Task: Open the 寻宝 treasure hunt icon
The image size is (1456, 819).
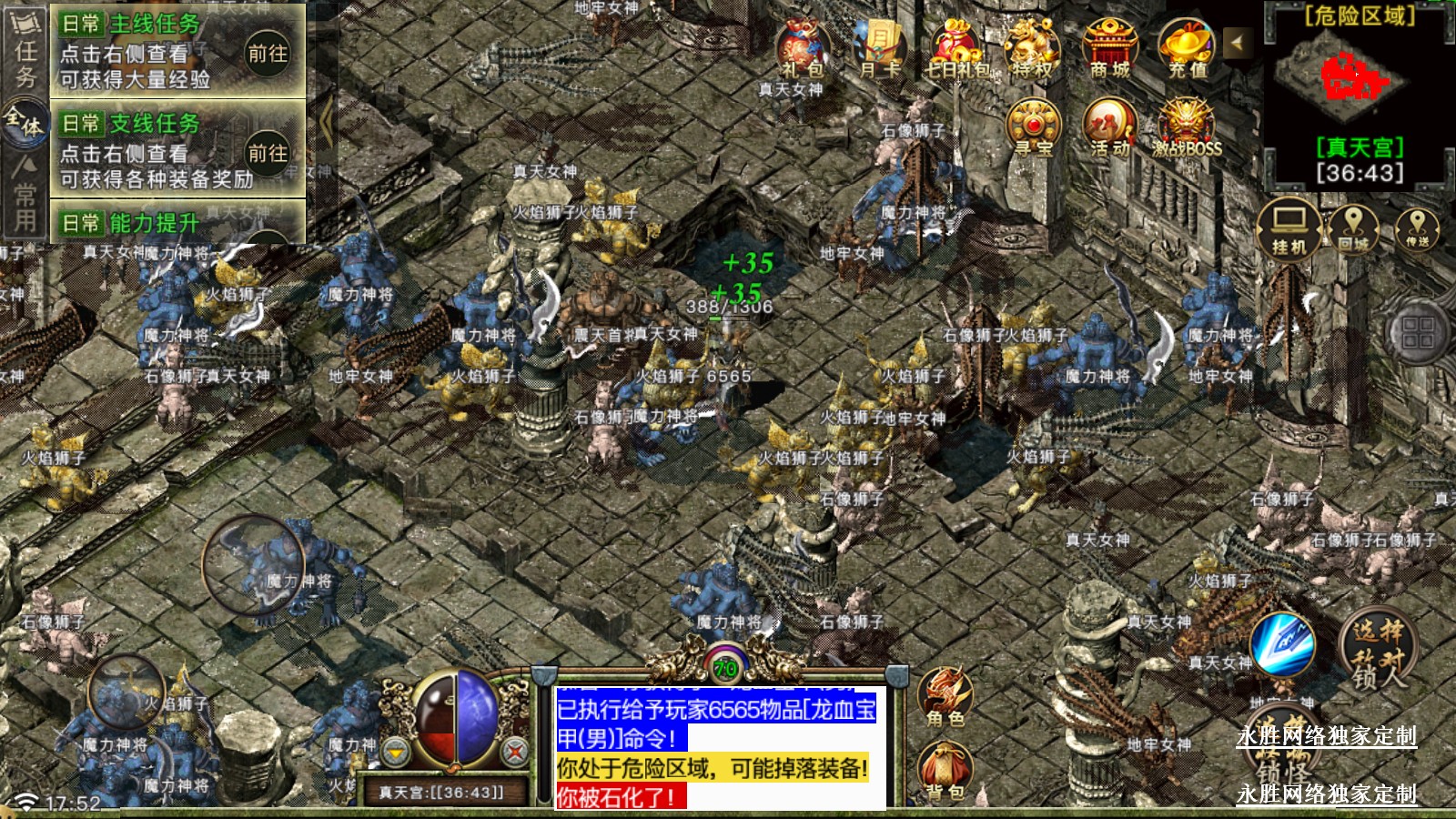Action: click(1033, 129)
